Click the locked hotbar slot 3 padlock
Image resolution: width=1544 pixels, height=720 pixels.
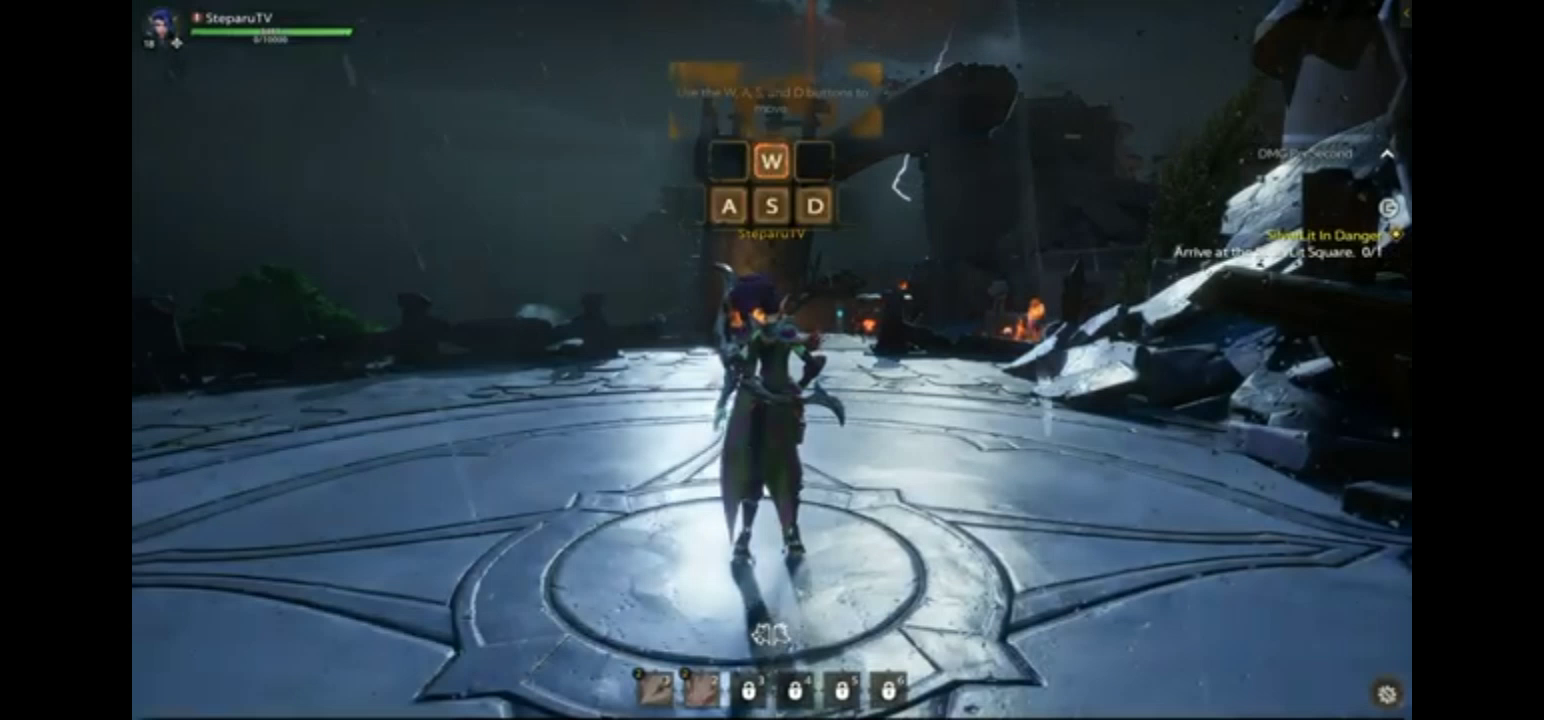pyautogui.click(x=748, y=690)
